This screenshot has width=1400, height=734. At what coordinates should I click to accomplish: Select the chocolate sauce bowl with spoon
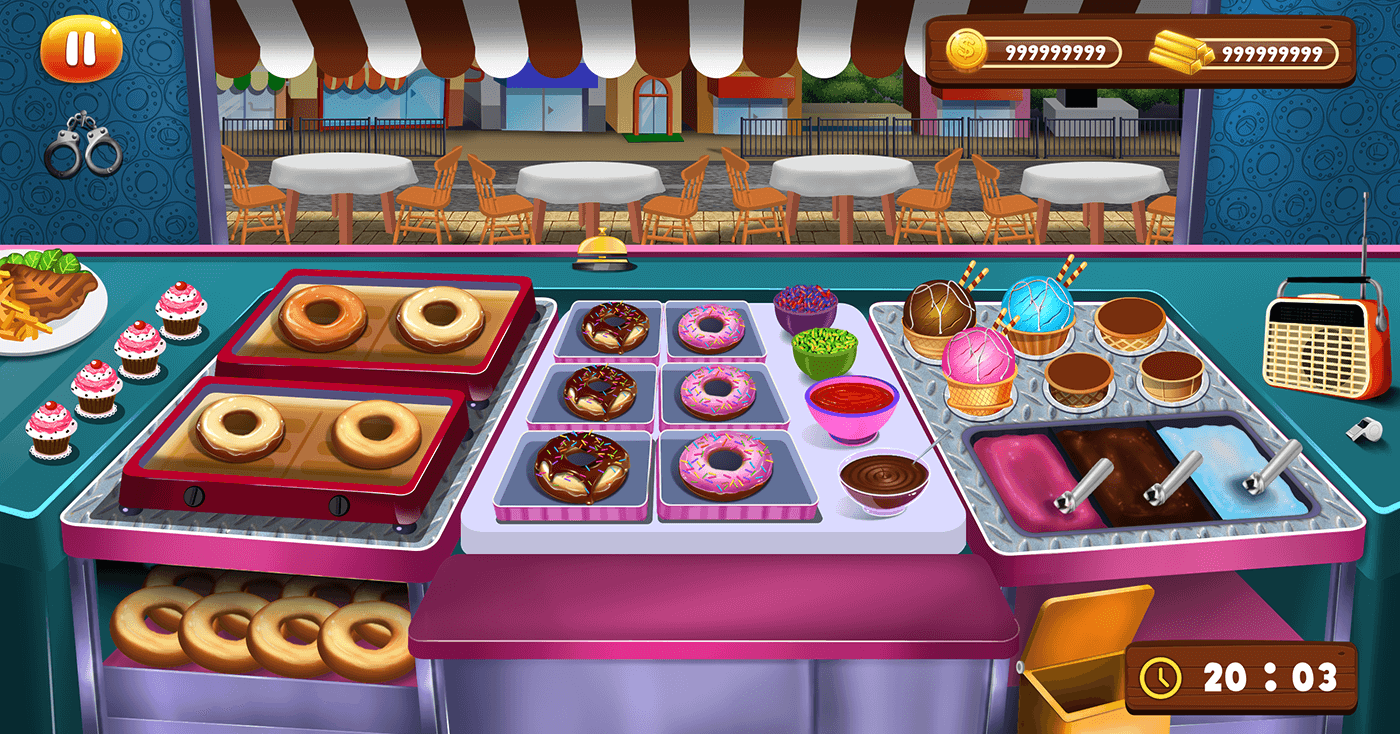pyautogui.click(x=883, y=479)
